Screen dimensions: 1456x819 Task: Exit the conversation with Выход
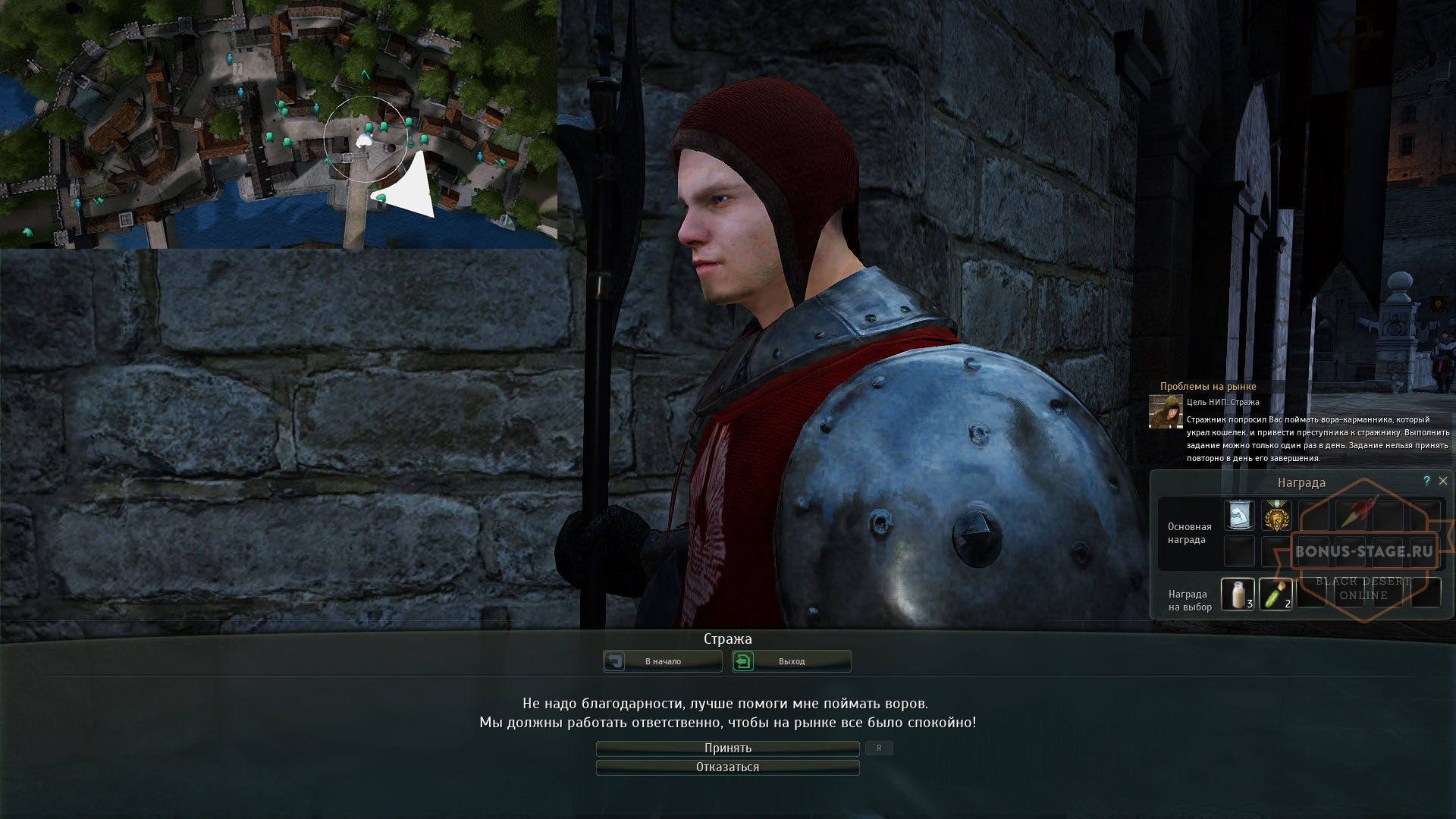[791, 661]
